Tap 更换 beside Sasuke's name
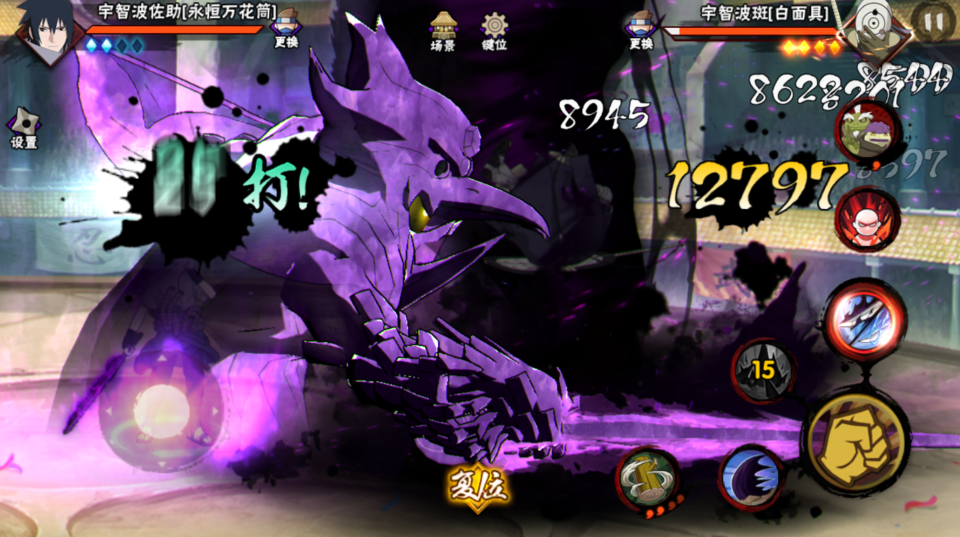 coord(285,28)
